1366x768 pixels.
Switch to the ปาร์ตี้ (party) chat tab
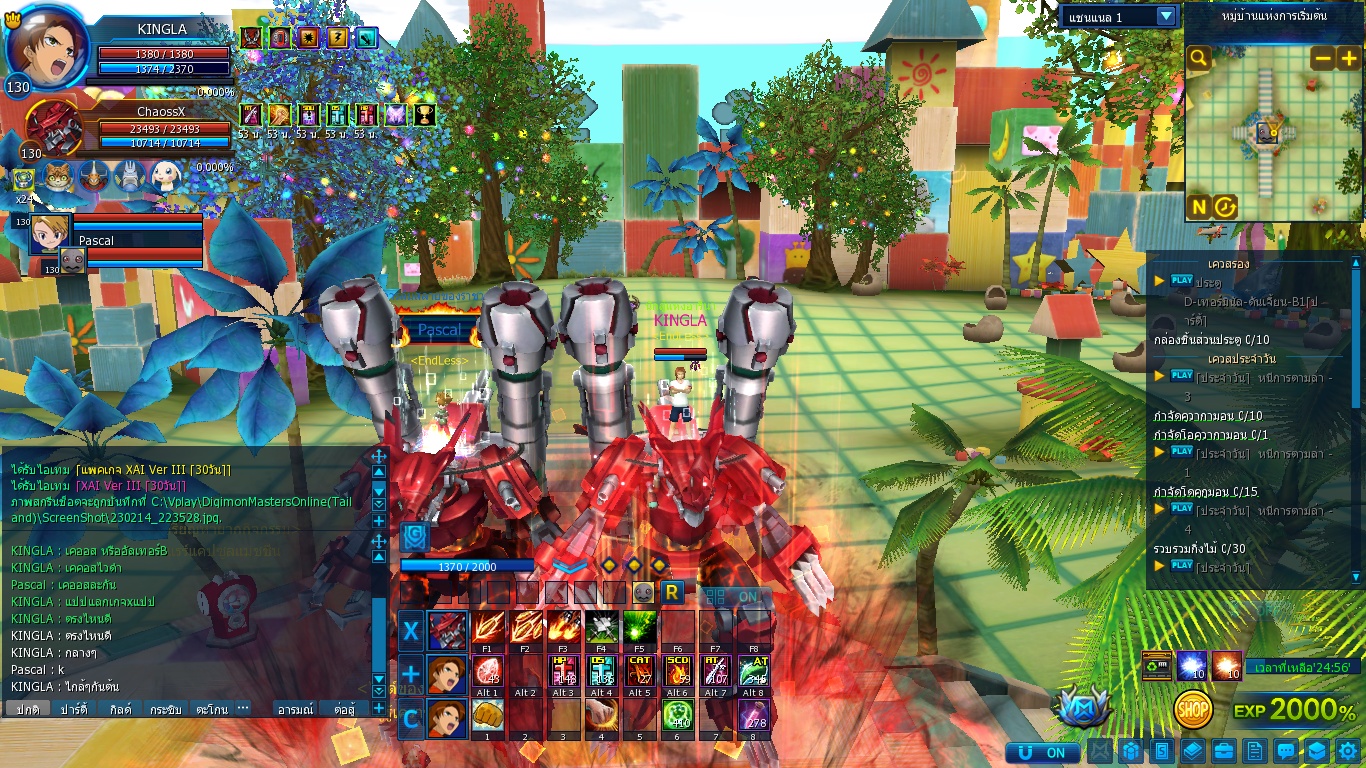(x=74, y=709)
